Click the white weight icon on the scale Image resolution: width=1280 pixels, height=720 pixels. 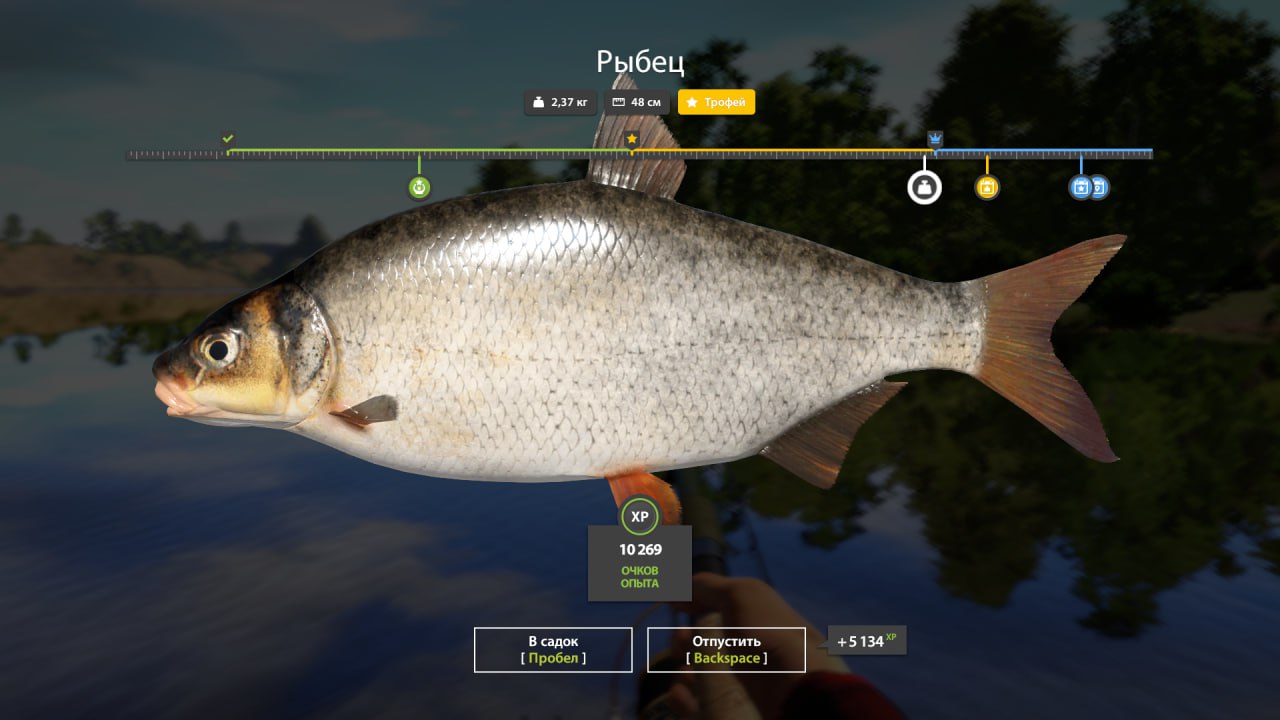pos(924,187)
